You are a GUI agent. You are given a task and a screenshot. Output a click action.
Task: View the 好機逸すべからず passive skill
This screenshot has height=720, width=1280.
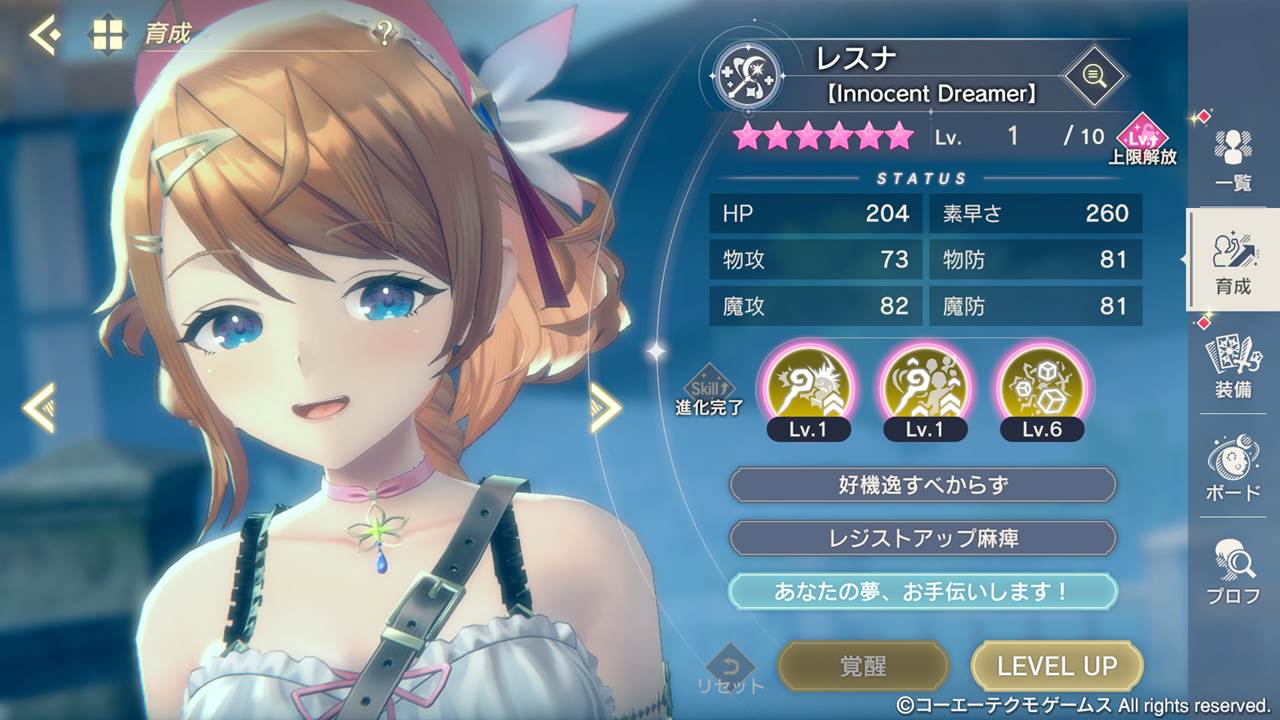[x=922, y=486]
